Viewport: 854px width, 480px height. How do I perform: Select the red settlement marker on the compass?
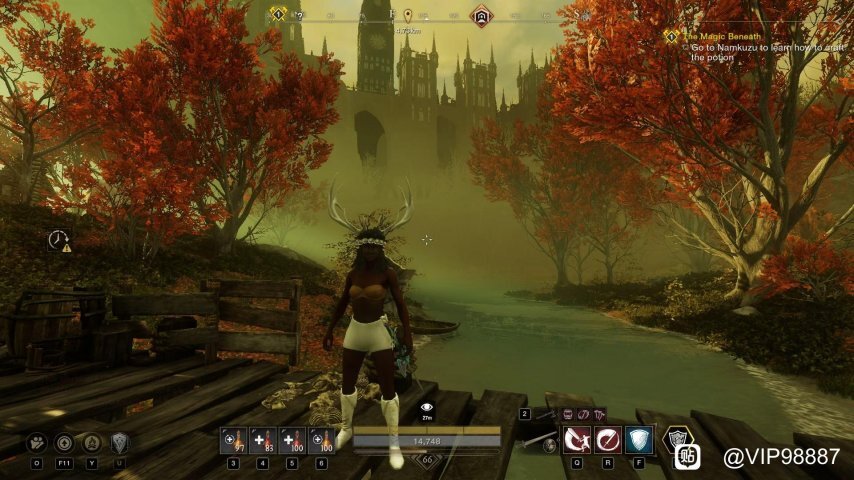(x=482, y=16)
